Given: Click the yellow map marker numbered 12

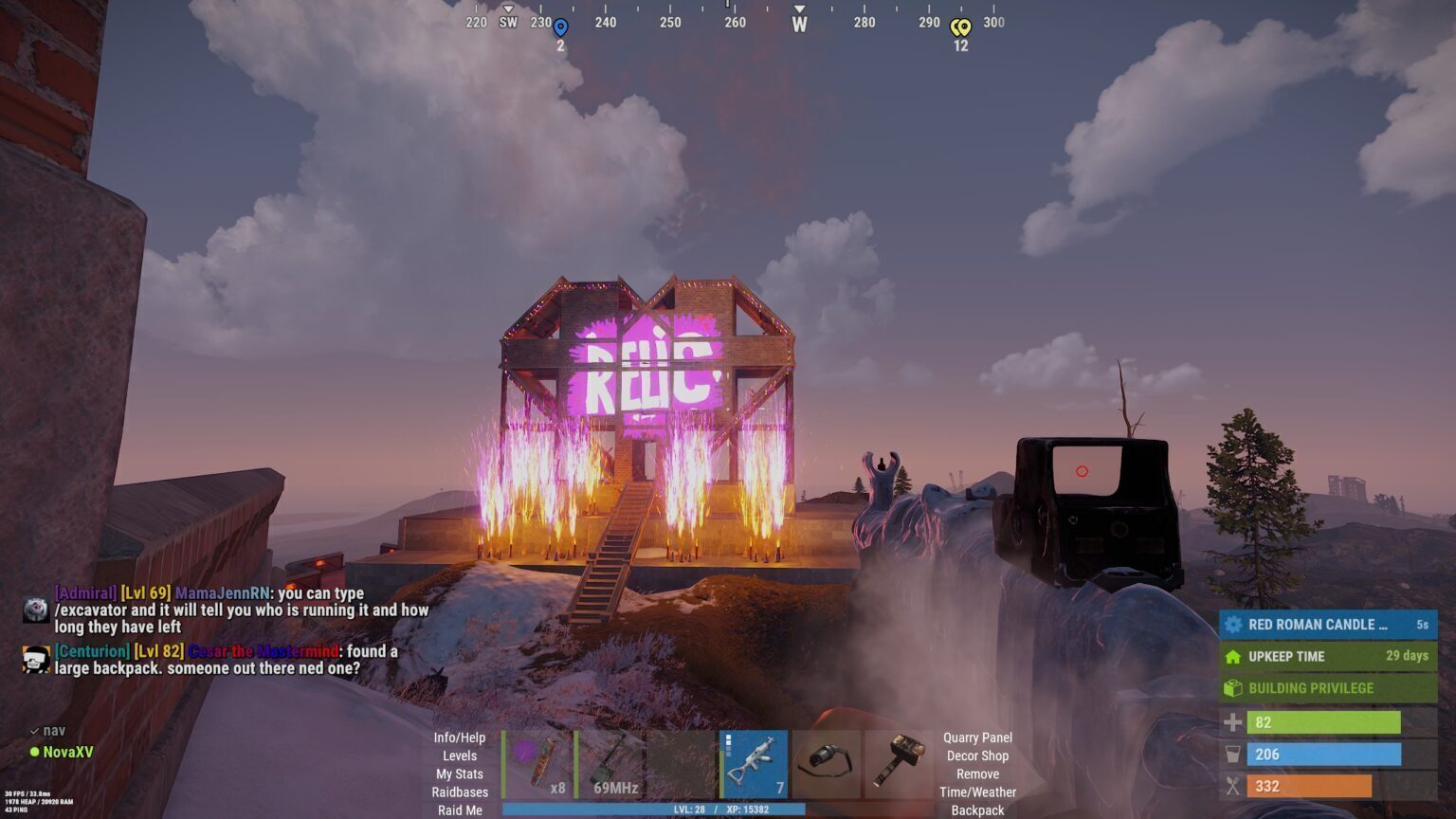Looking at the screenshot, I should click(x=960, y=28).
